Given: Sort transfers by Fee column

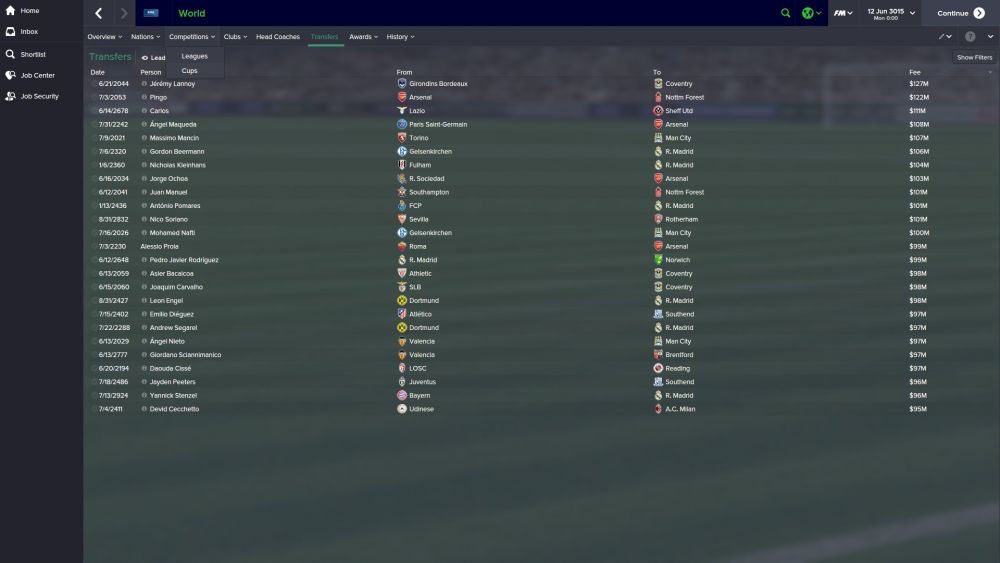Looking at the screenshot, I should point(915,72).
